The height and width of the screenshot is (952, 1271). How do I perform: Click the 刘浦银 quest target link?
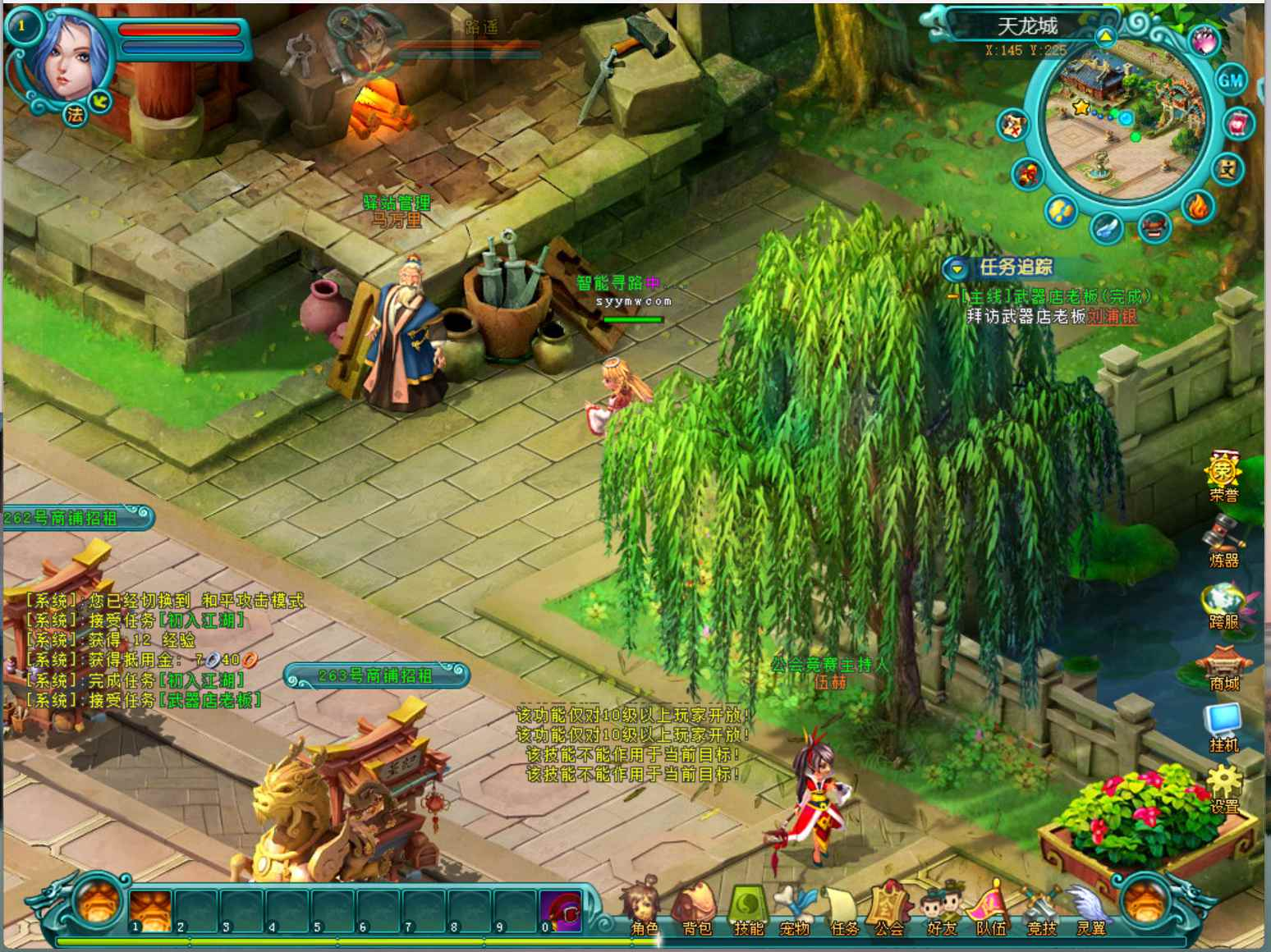point(1113,318)
